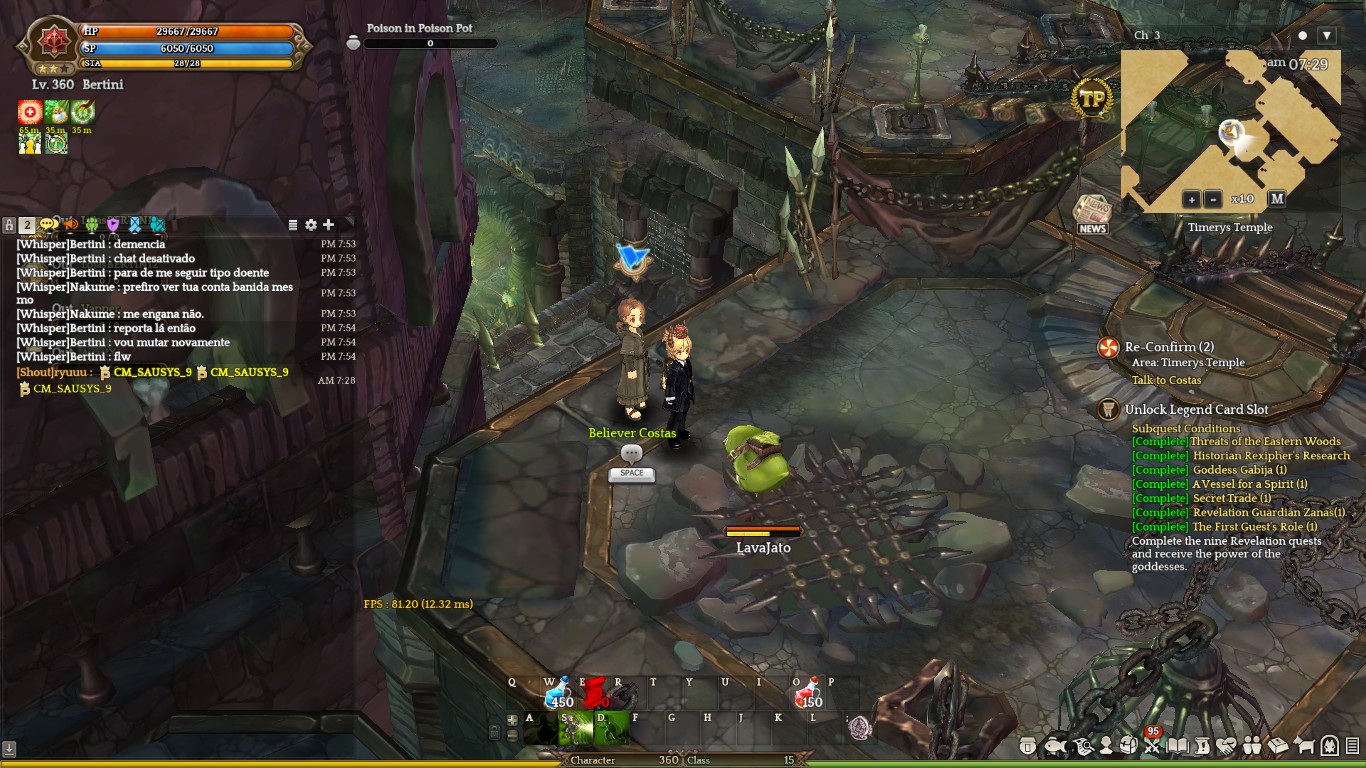The width and height of the screenshot is (1366, 768).
Task: Activate the red scroll item in hotbar
Action: pyautogui.click(x=596, y=691)
